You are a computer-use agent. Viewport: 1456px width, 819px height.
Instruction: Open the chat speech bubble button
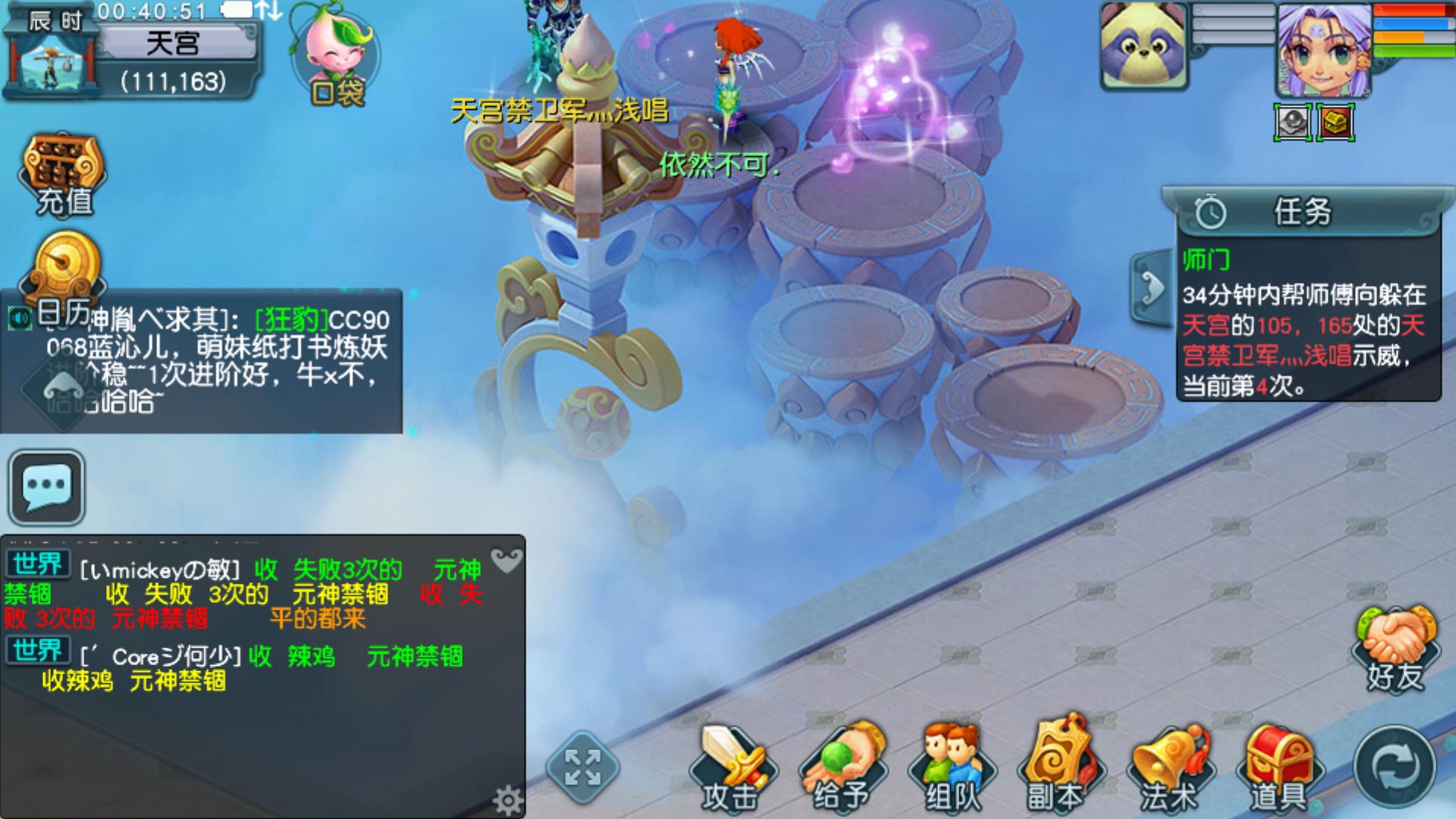pyautogui.click(x=47, y=487)
